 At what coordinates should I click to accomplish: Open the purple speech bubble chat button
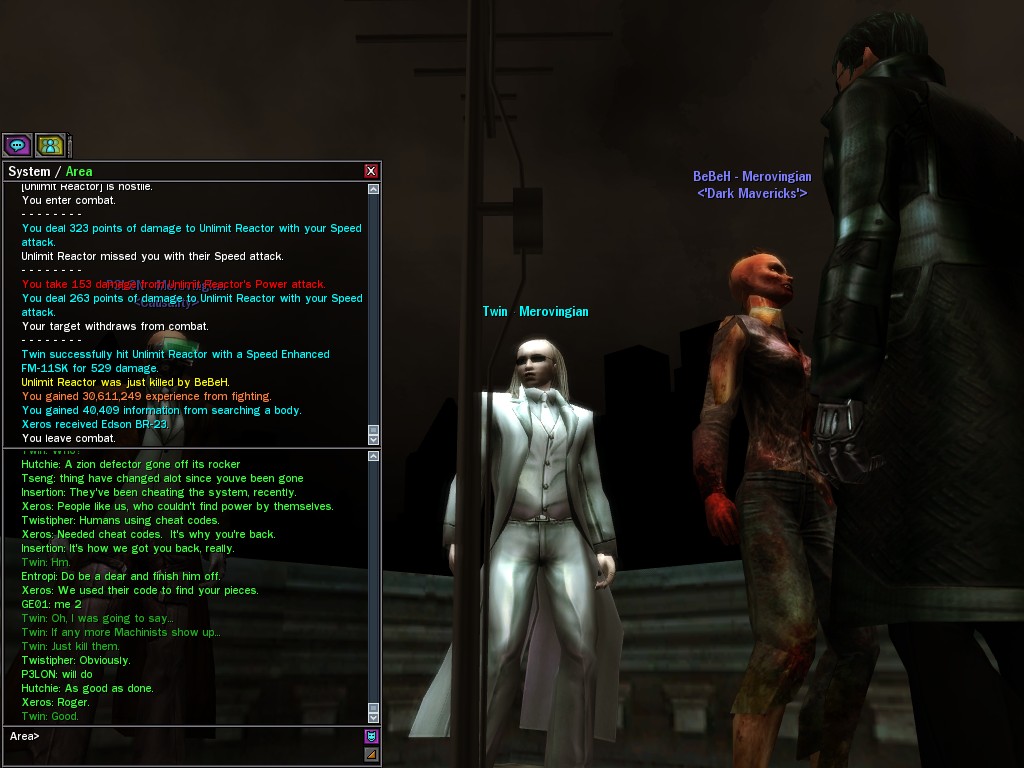[17, 145]
